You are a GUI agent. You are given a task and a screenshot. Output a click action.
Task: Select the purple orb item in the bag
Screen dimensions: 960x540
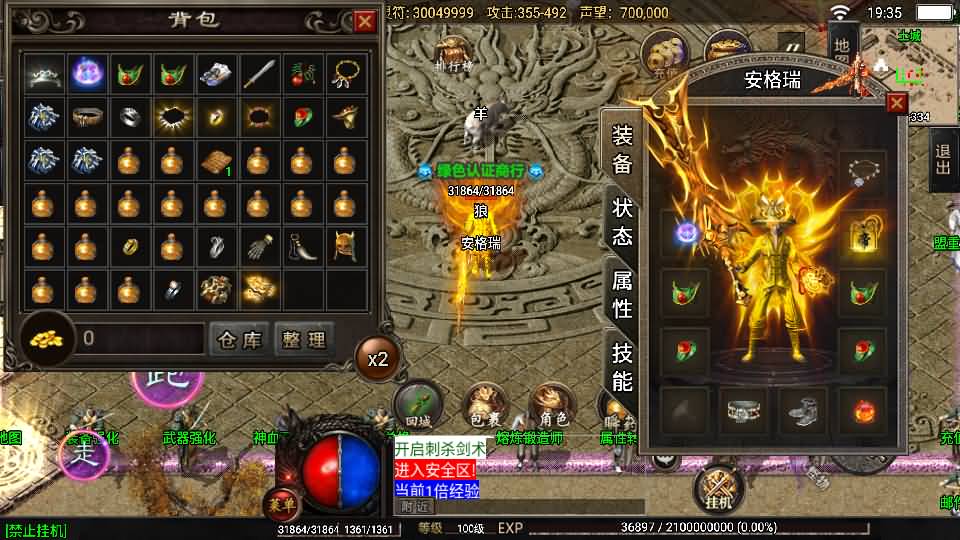[x=85, y=73]
